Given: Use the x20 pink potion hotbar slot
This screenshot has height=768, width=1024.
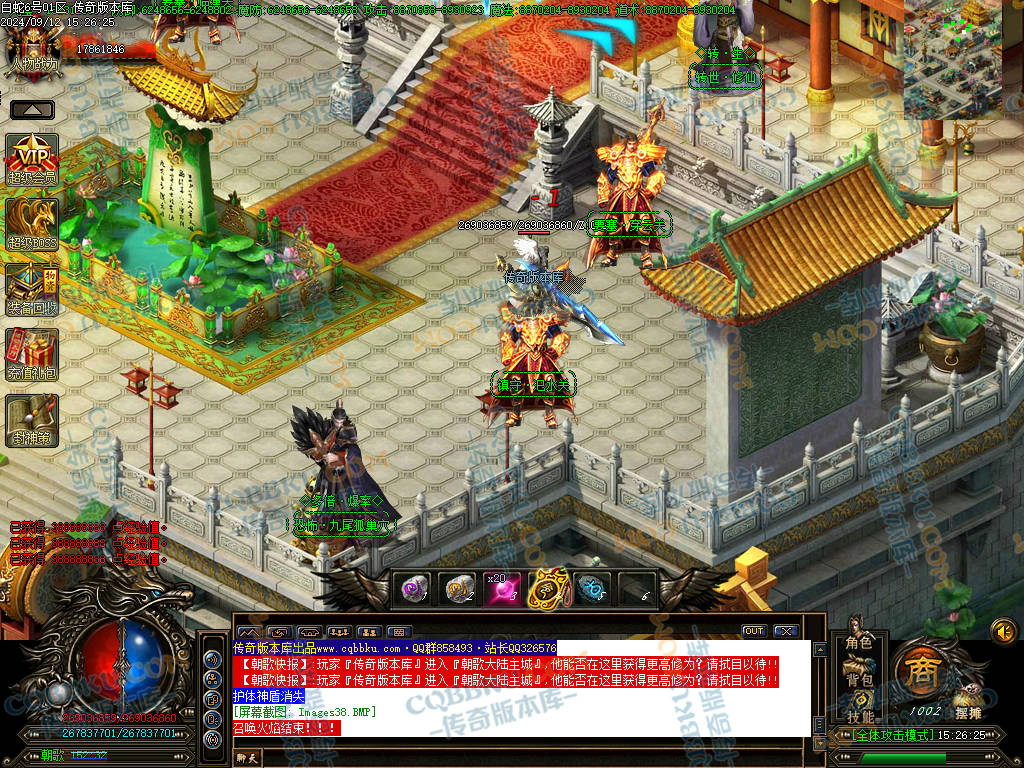Looking at the screenshot, I should tap(503, 590).
